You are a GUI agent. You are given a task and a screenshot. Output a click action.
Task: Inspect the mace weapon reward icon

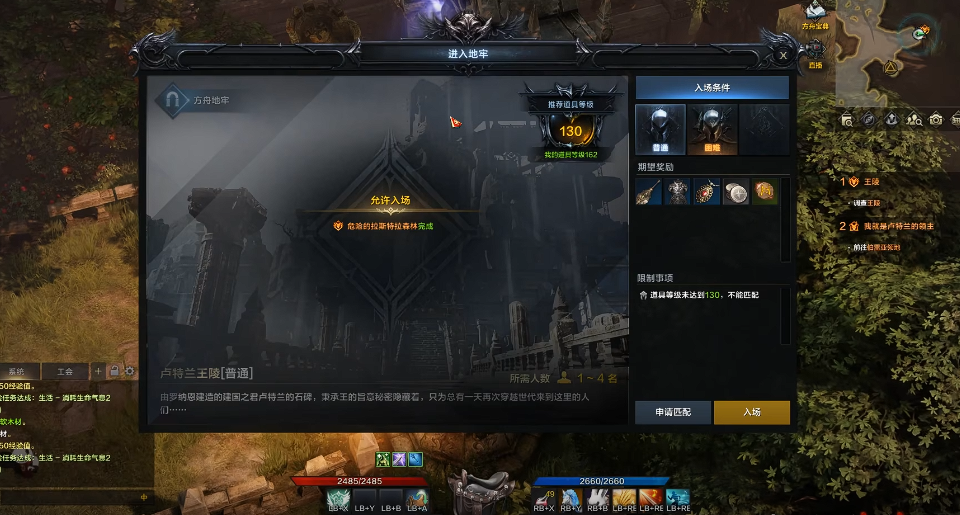click(650, 192)
